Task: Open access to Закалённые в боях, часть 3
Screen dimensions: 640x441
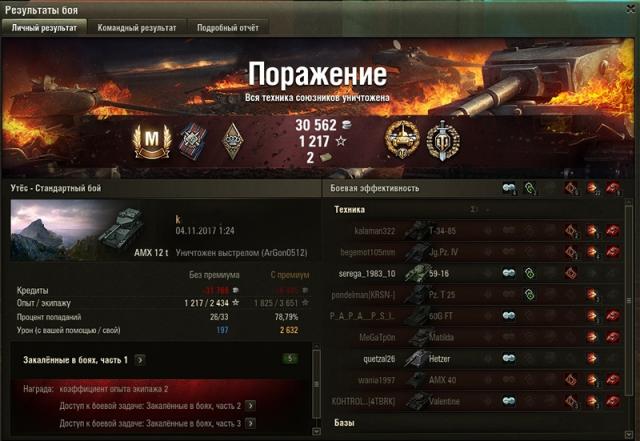Action: coord(250,423)
